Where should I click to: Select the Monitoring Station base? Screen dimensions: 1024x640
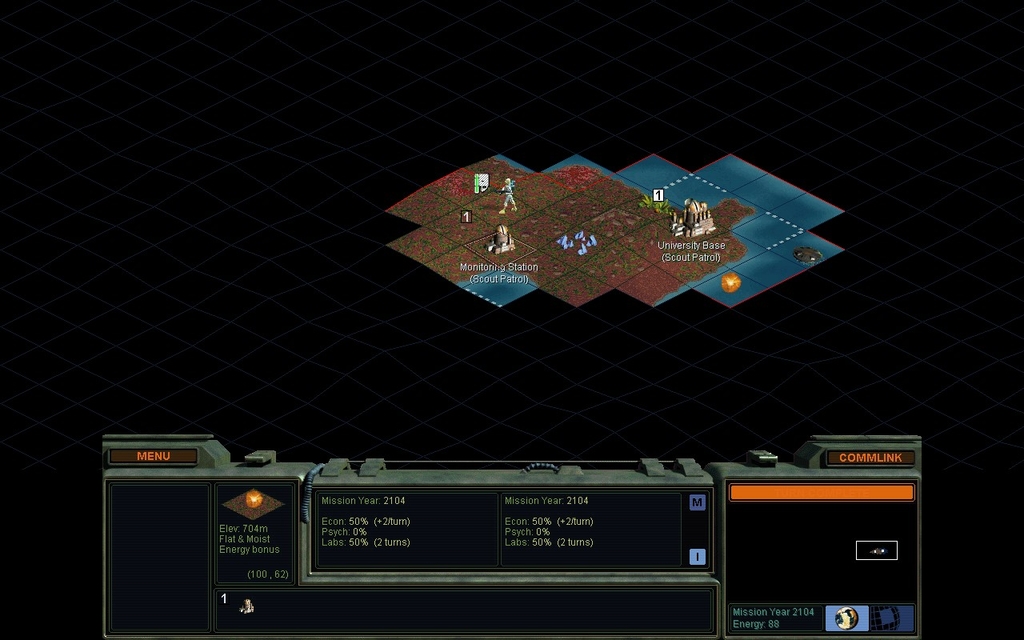[x=500, y=240]
